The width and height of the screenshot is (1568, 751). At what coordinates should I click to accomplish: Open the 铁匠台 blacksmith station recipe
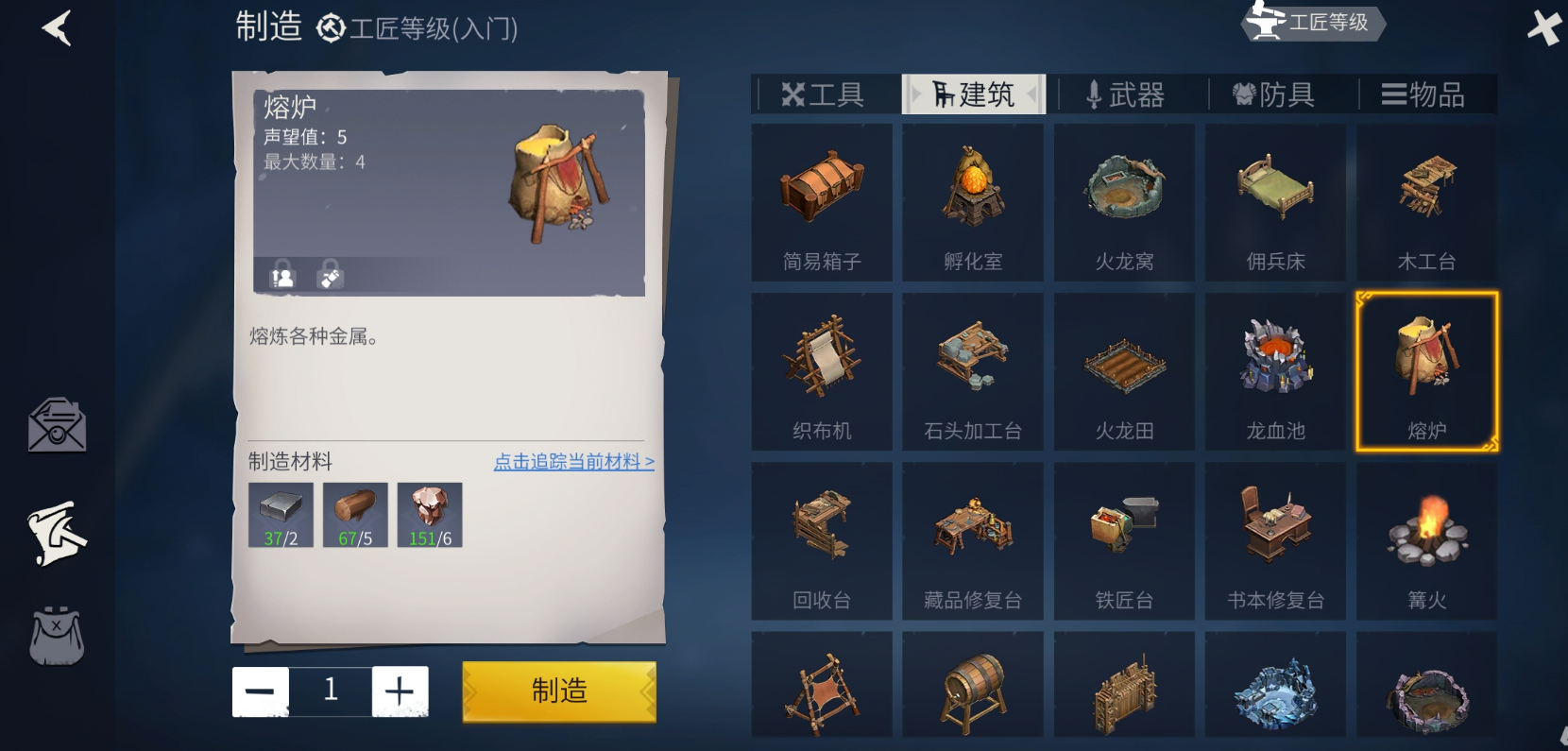point(1123,540)
